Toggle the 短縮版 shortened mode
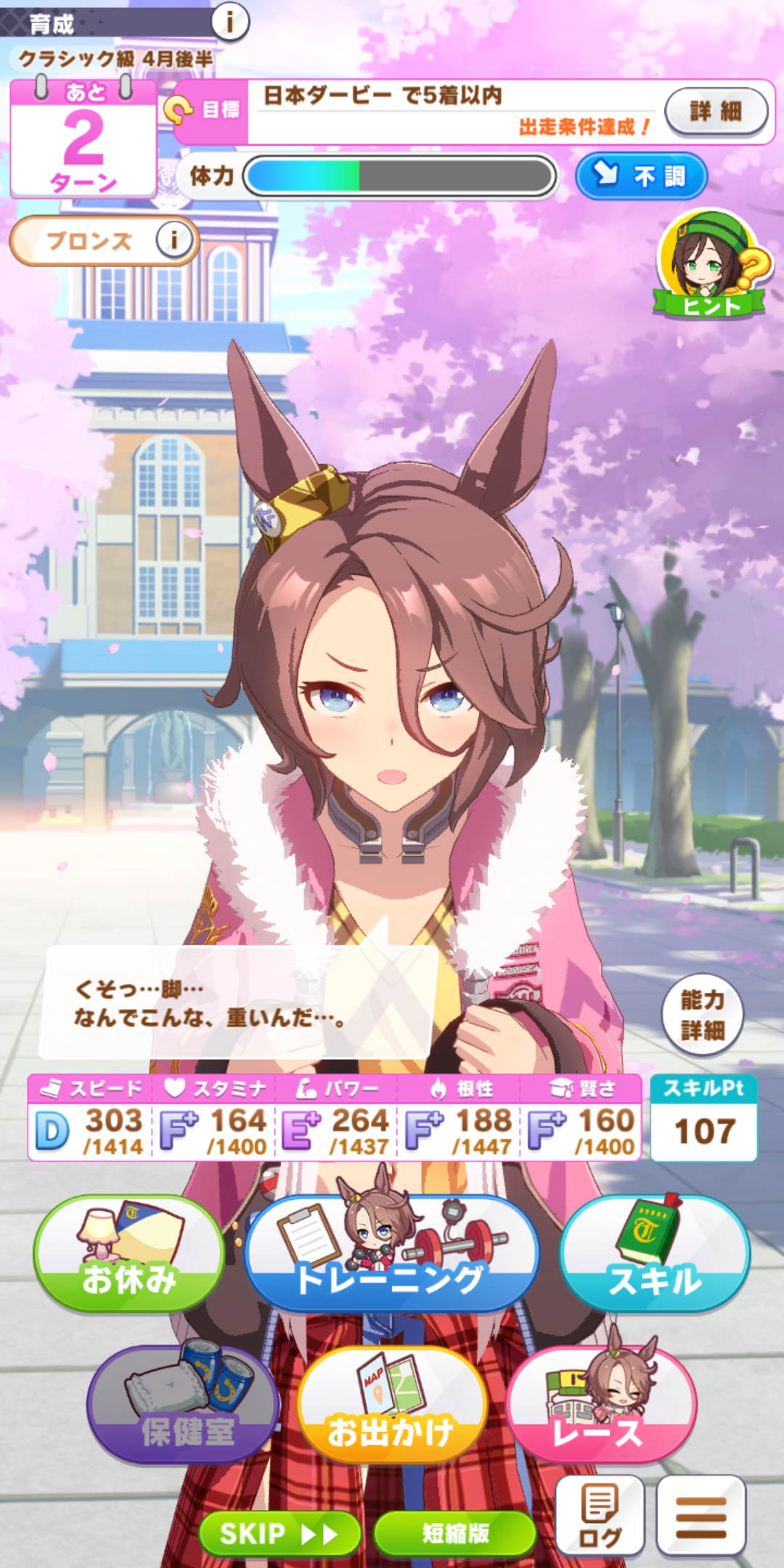Image resolution: width=784 pixels, height=1568 pixels. 455,1533
